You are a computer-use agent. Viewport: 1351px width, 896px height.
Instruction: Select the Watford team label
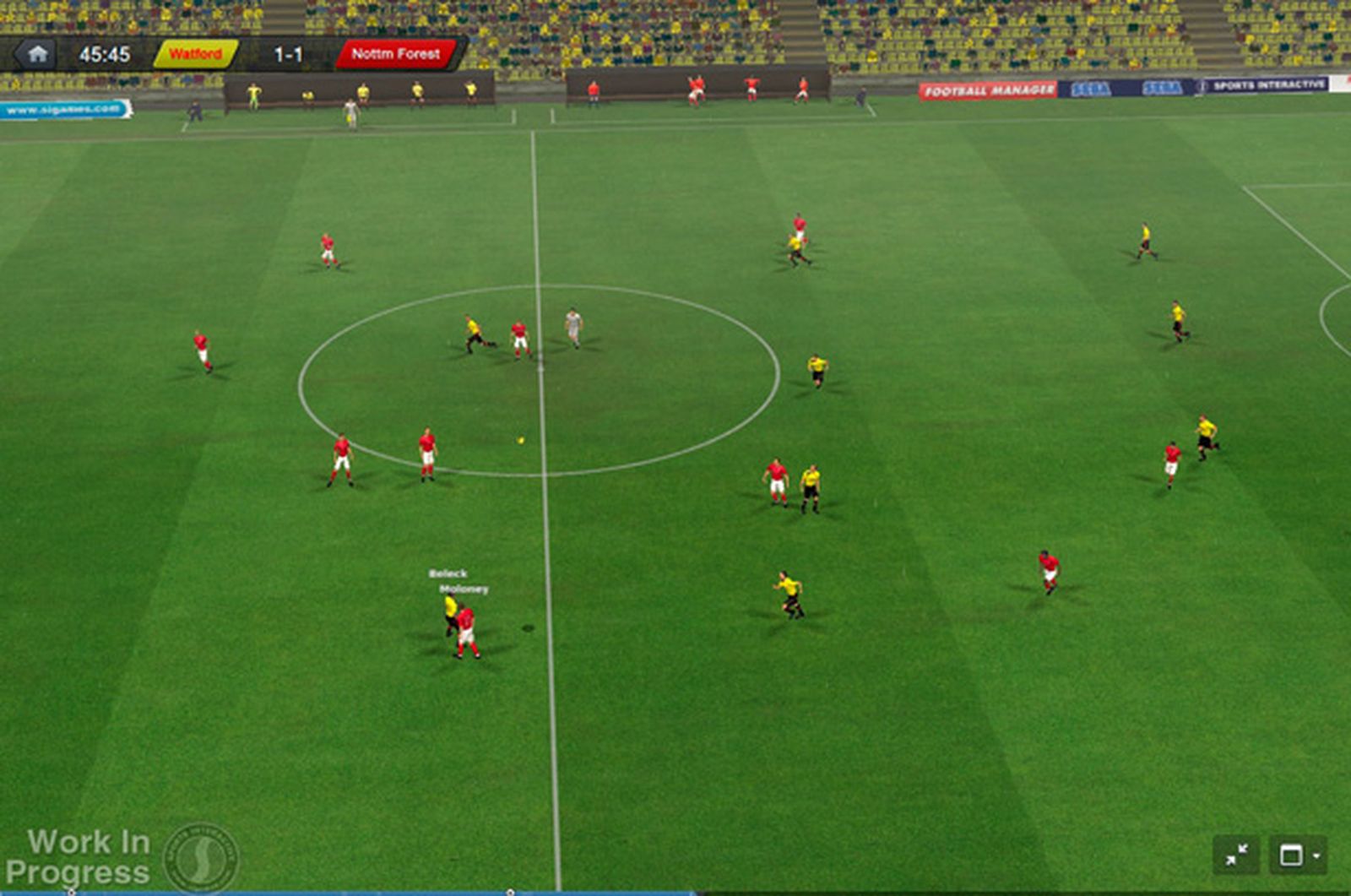pos(195,54)
